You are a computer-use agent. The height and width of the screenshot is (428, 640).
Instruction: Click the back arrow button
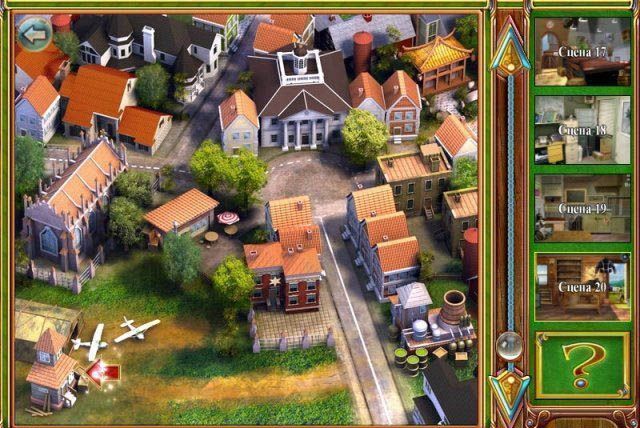coord(36,35)
